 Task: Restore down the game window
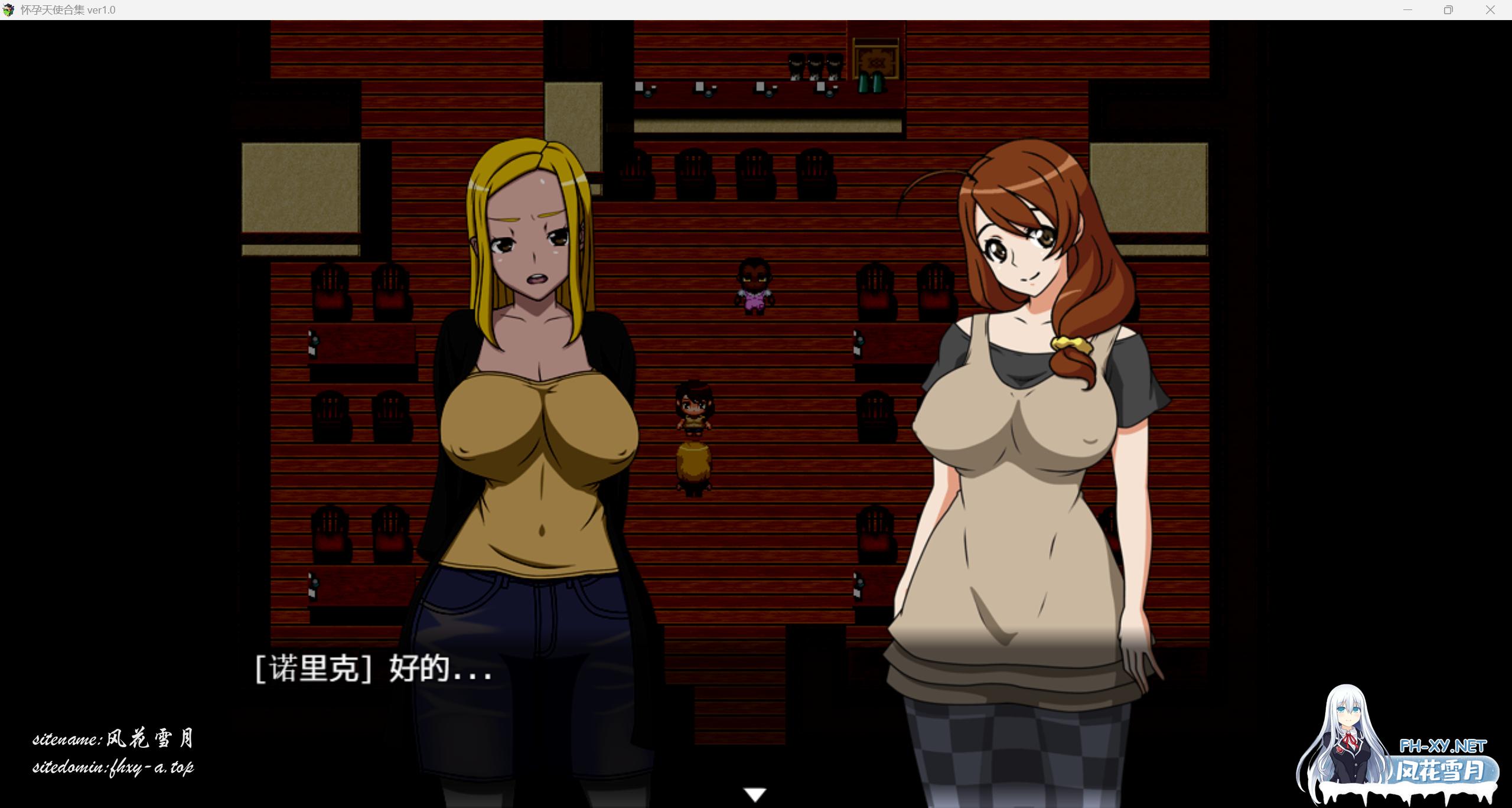(1448, 9)
